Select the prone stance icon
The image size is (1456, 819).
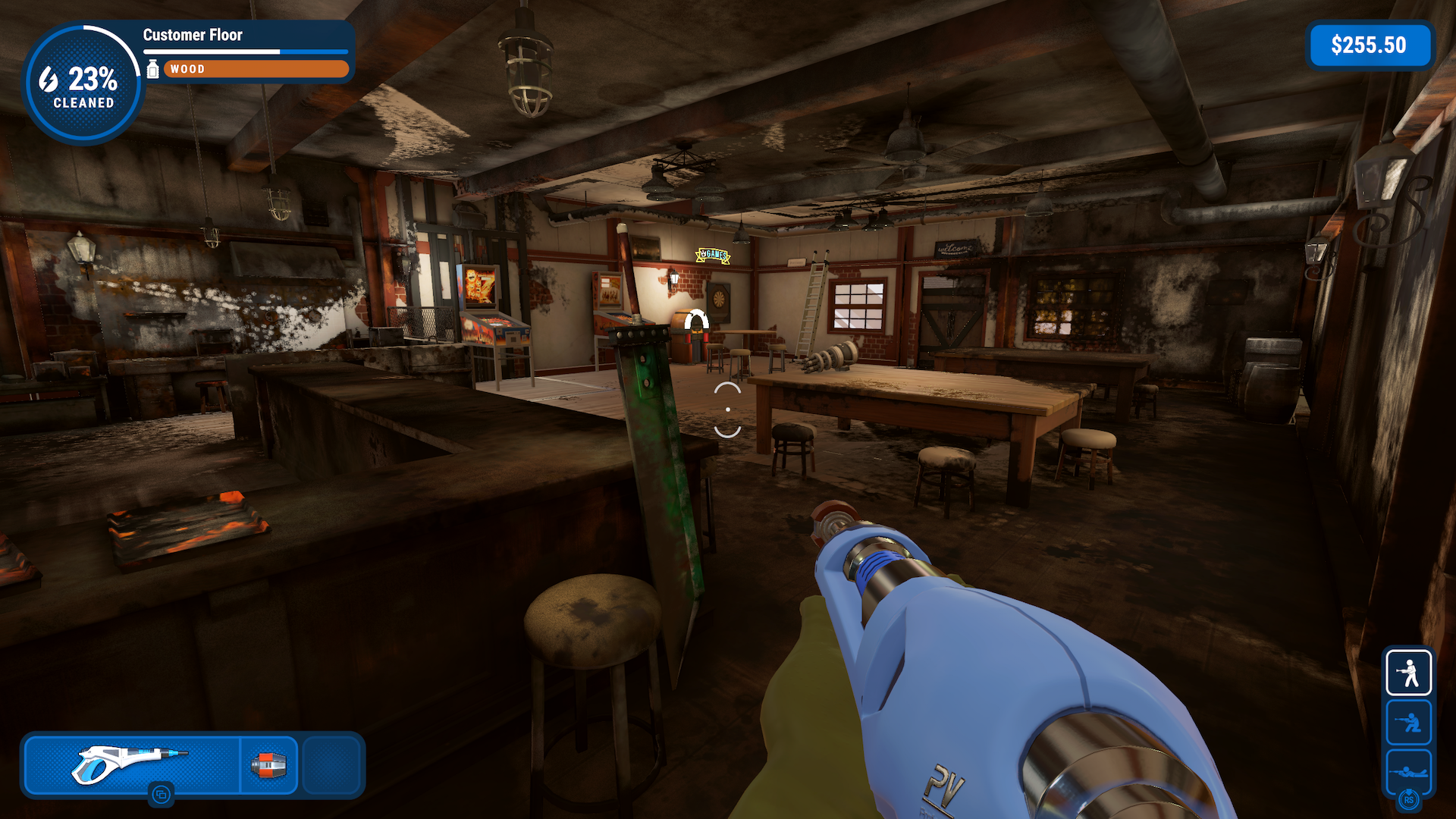tap(1408, 771)
